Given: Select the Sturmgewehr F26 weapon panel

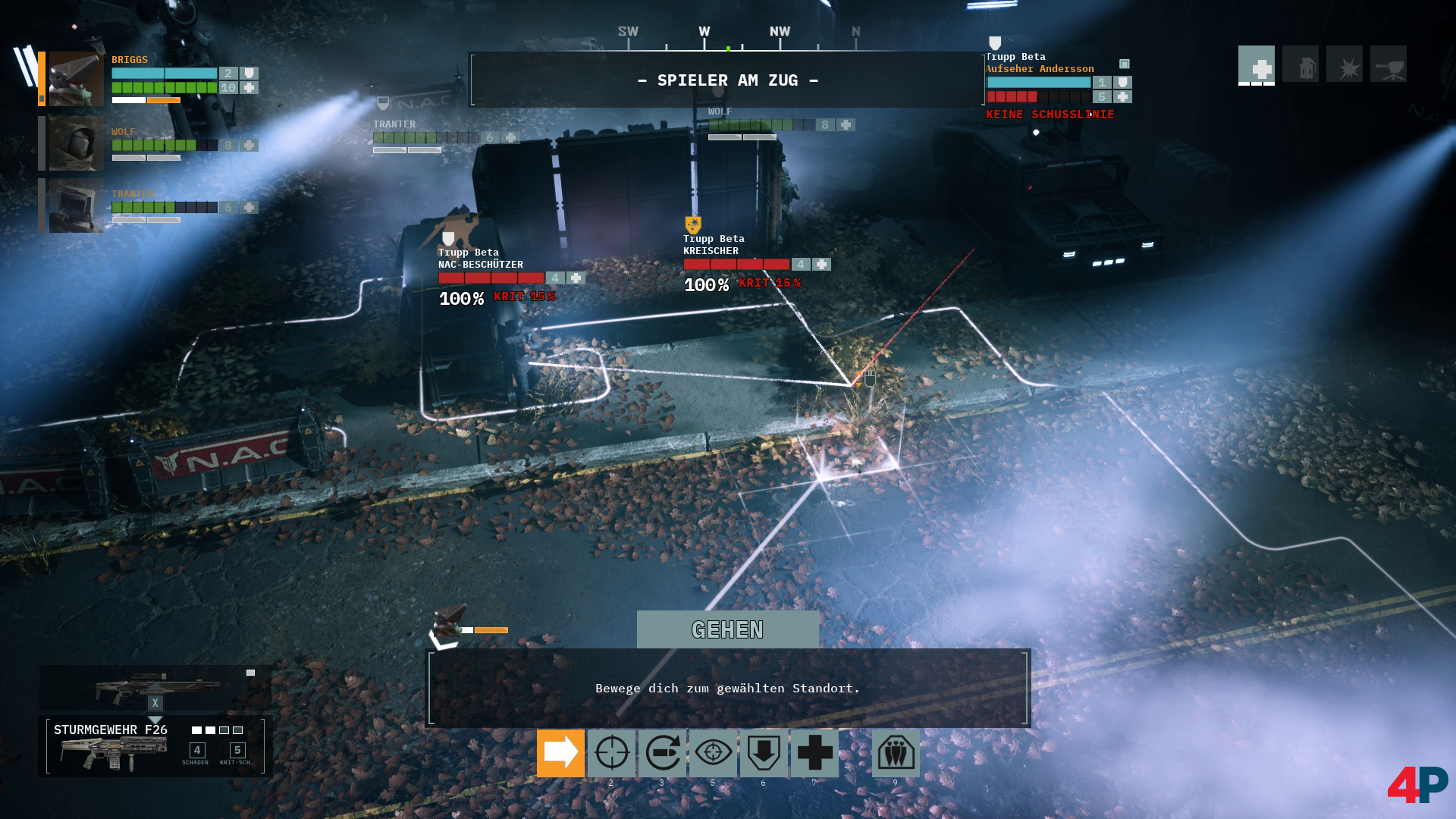Looking at the screenshot, I should (x=155, y=746).
